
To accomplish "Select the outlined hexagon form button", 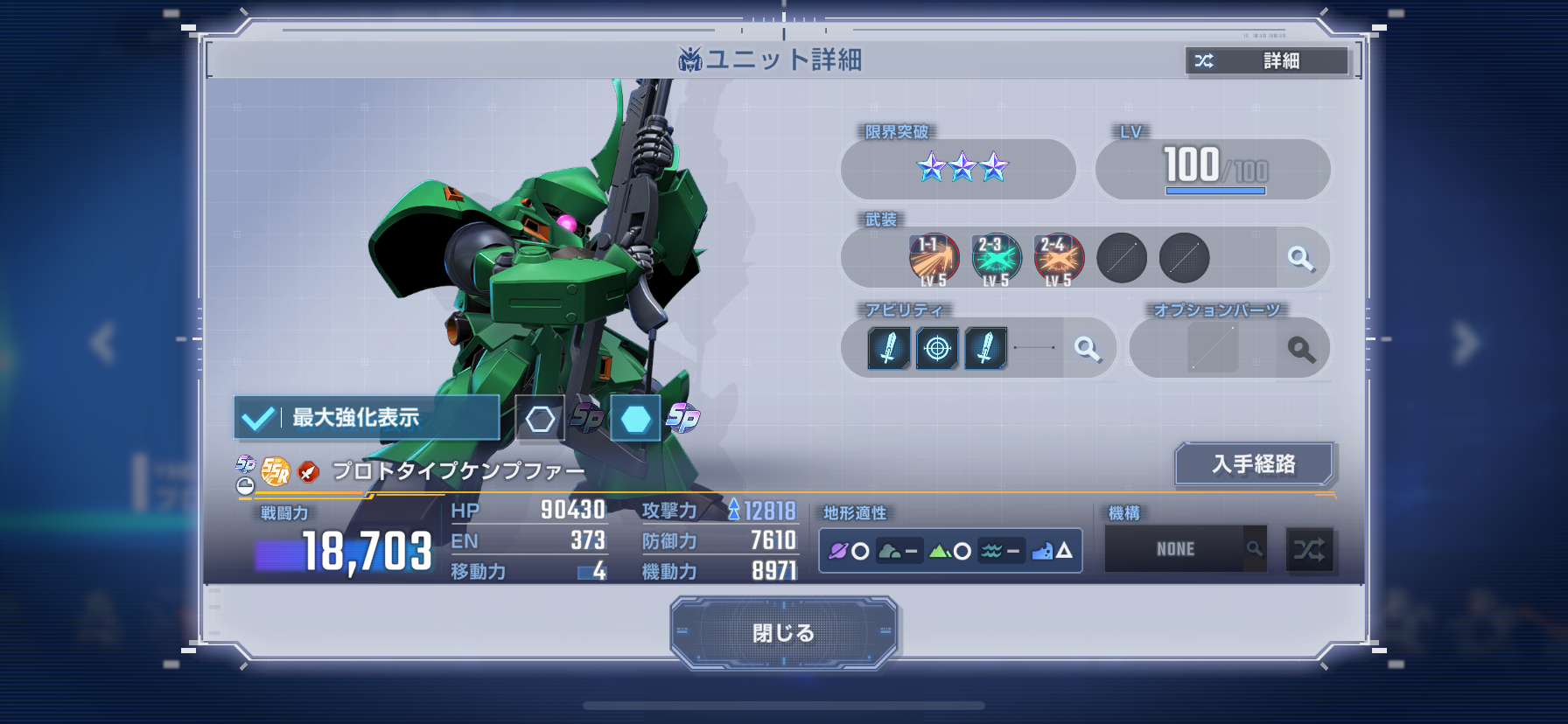I will pyautogui.click(x=540, y=419).
